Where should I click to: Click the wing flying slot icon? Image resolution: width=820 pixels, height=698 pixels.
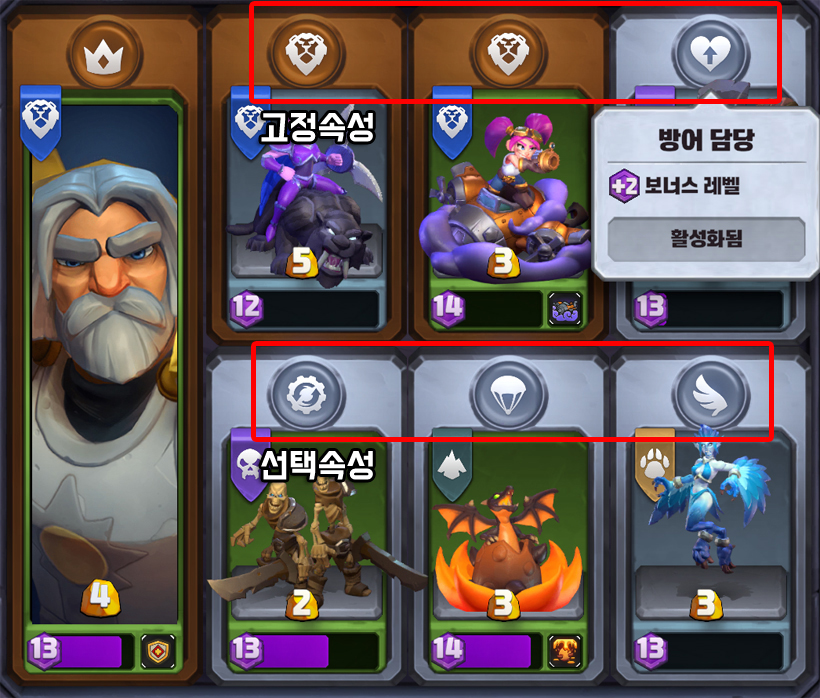click(708, 392)
